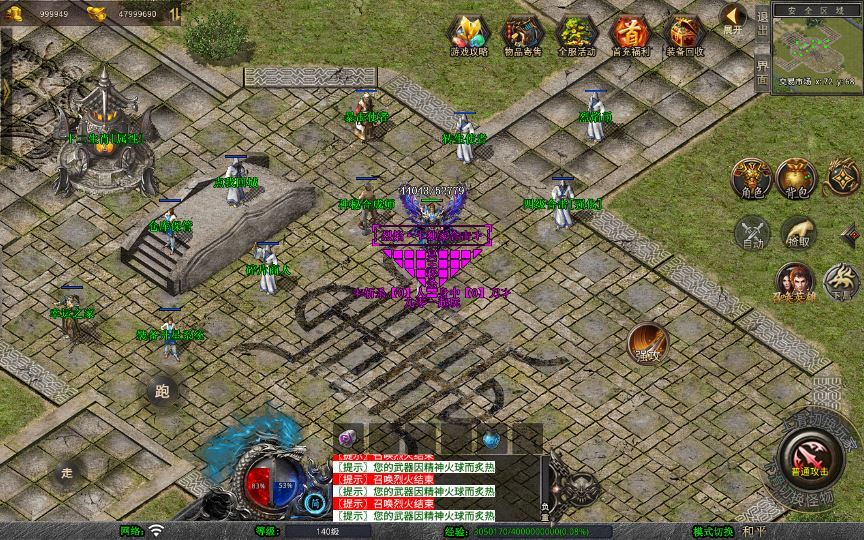Screen dimensions: 864x540
Task: Activate the 强攻 forced attack skill
Action: [x=648, y=343]
